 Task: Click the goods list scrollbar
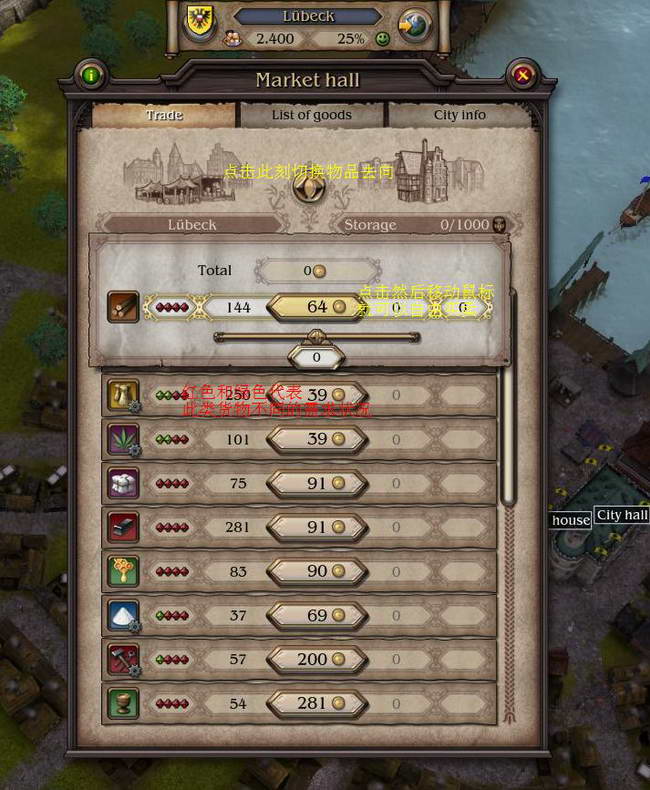click(x=508, y=420)
